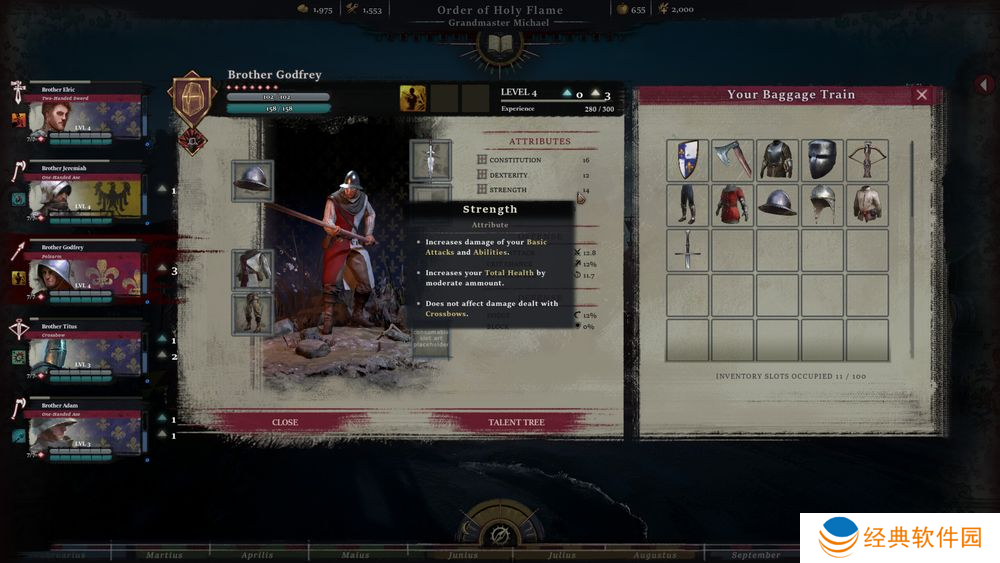Click the equipped kettle helmet slot

point(252,181)
